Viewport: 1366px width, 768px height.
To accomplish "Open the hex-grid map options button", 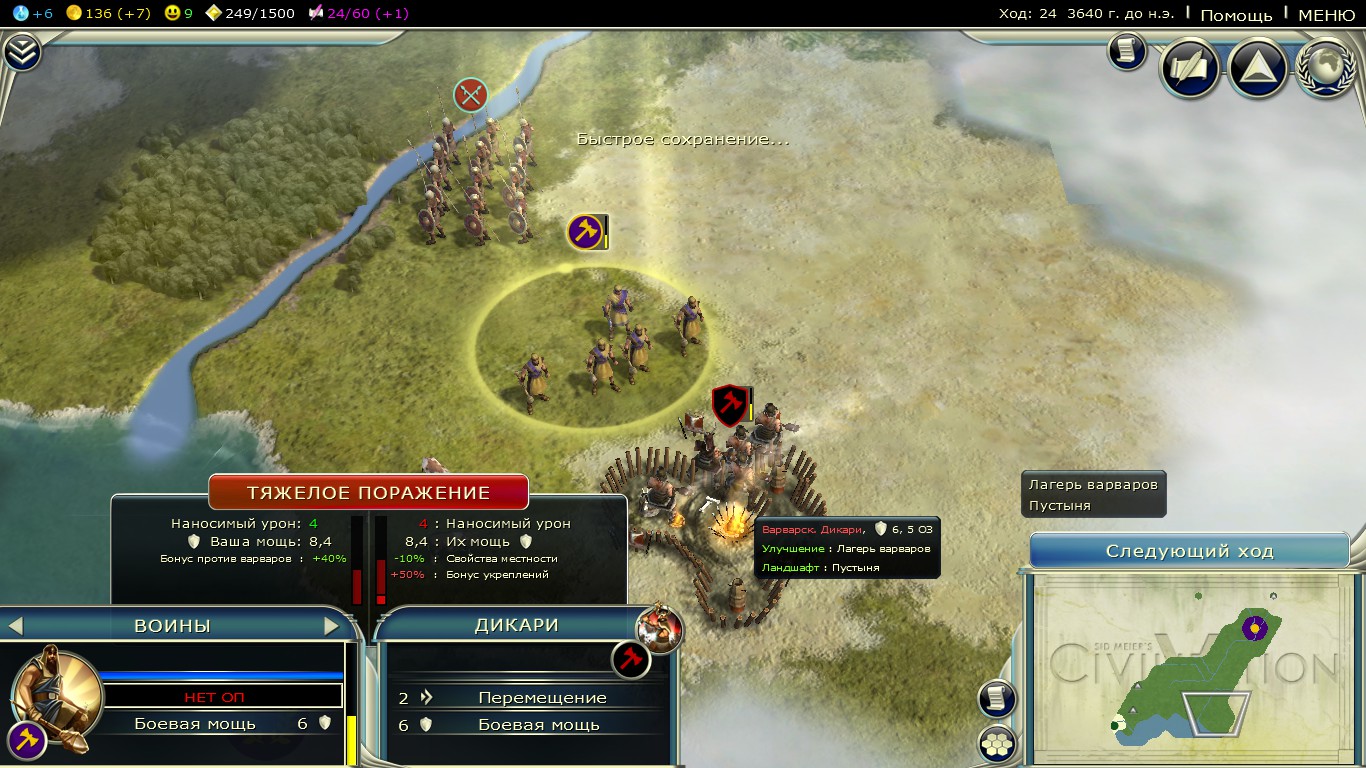I will pyautogui.click(x=997, y=744).
